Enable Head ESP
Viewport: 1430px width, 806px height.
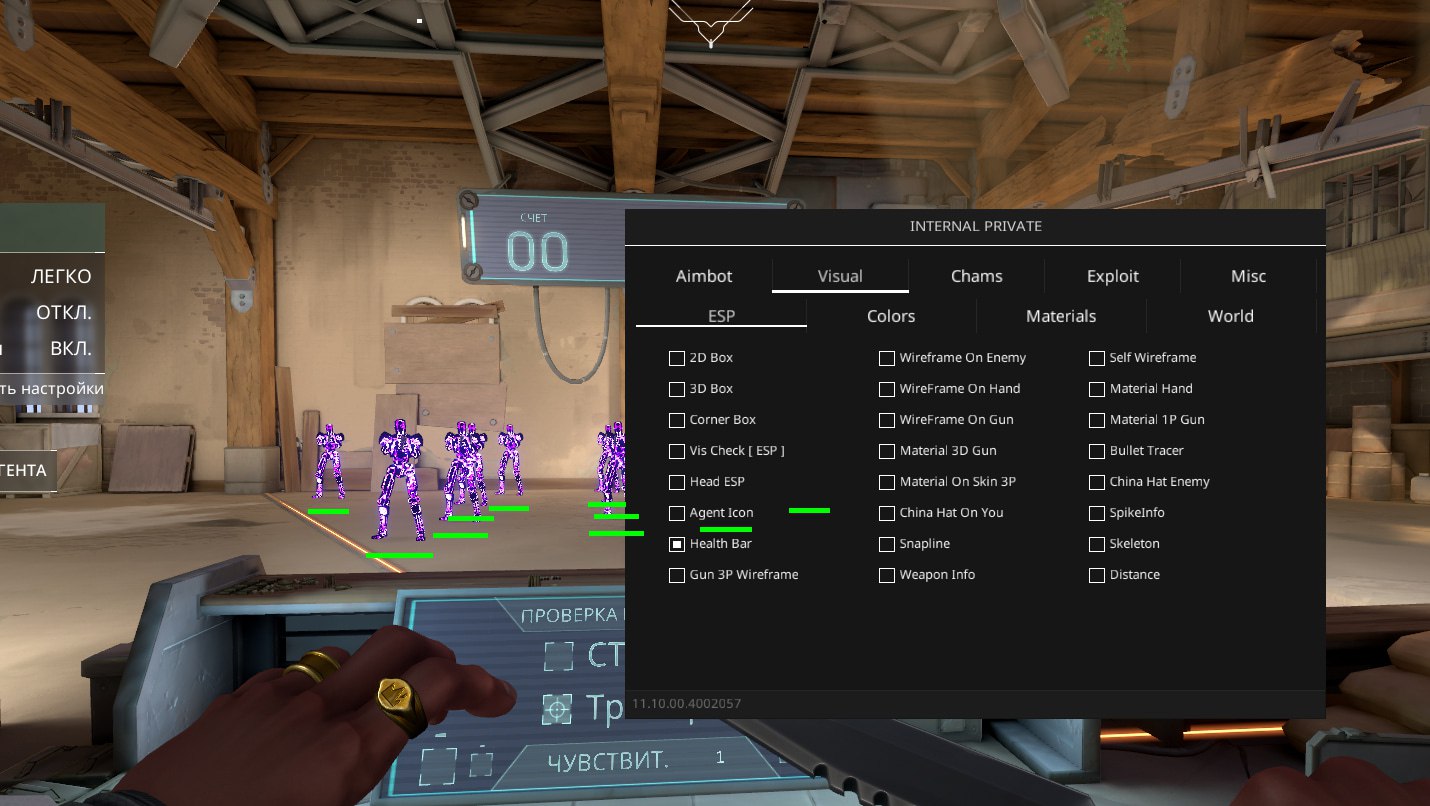[x=677, y=482]
